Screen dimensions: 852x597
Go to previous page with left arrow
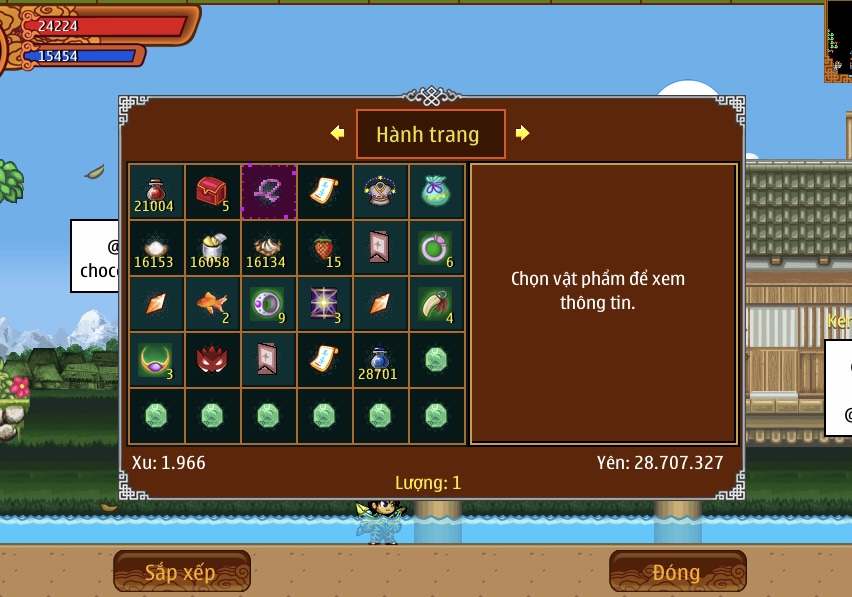(x=338, y=133)
